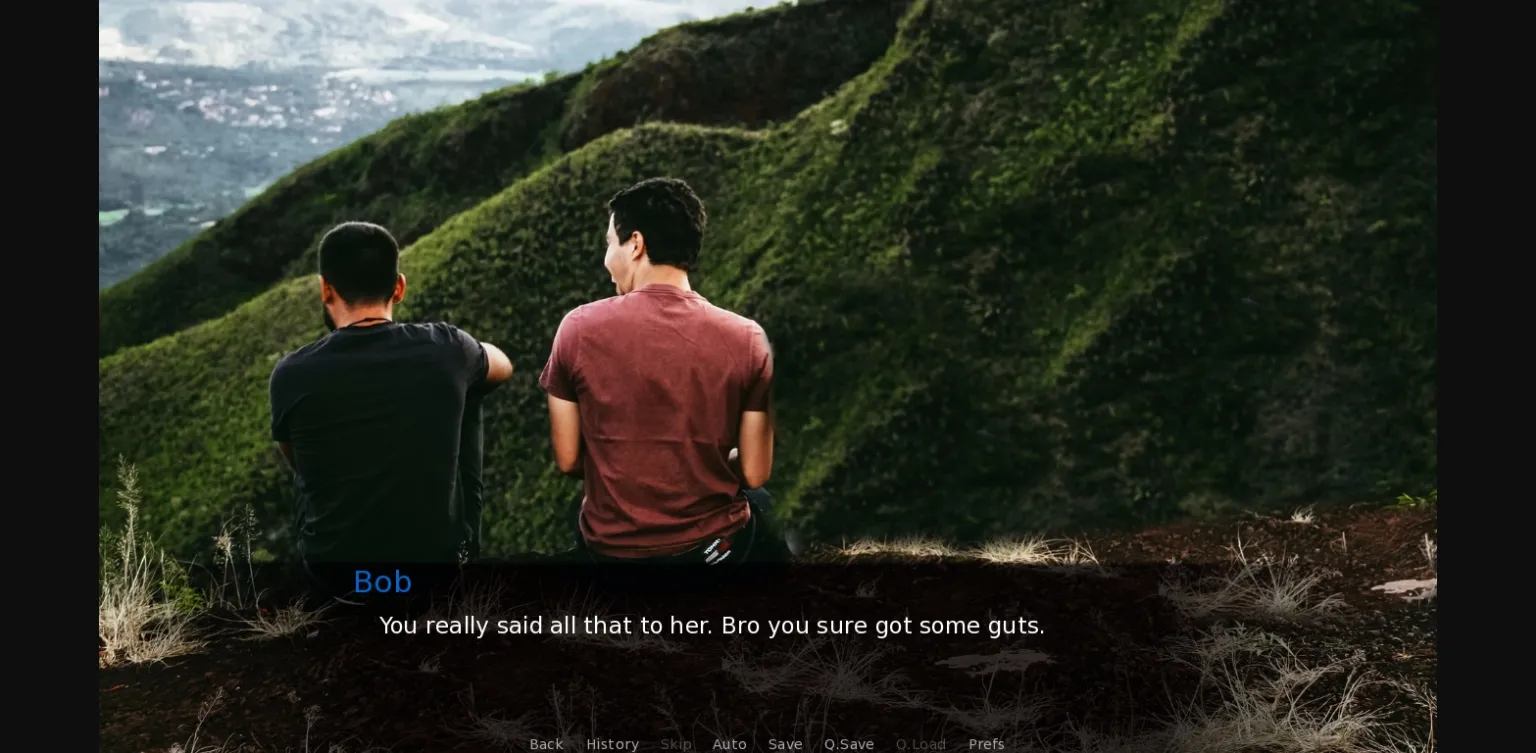Perform a Quick Save with Q.Save

click(x=848, y=744)
